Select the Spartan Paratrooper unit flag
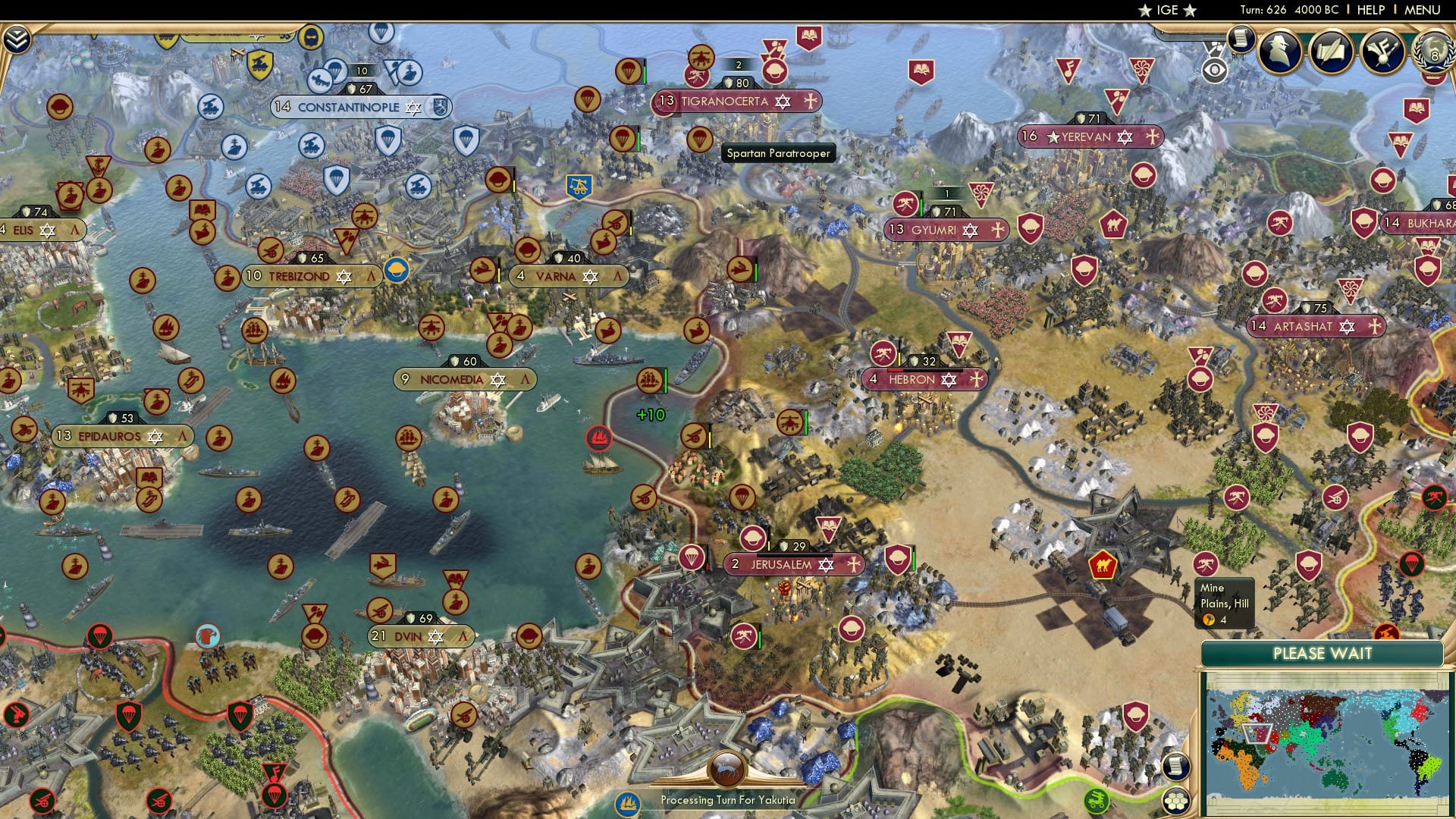This screenshot has height=819, width=1456. point(698,139)
